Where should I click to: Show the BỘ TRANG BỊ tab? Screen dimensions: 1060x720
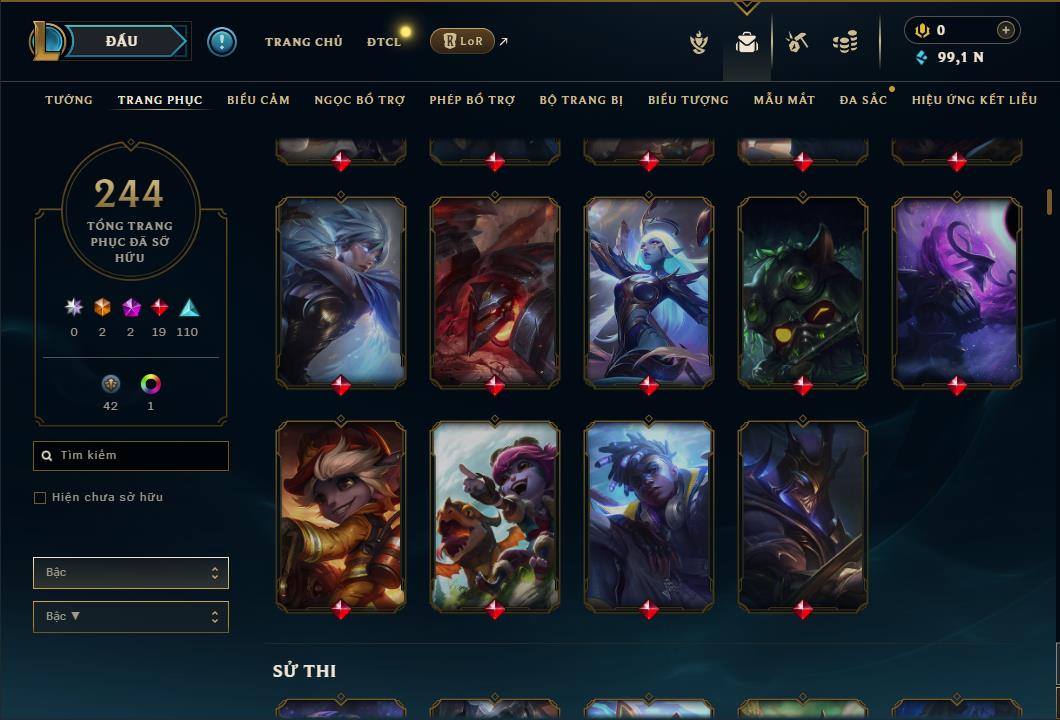tap(581, 100)
